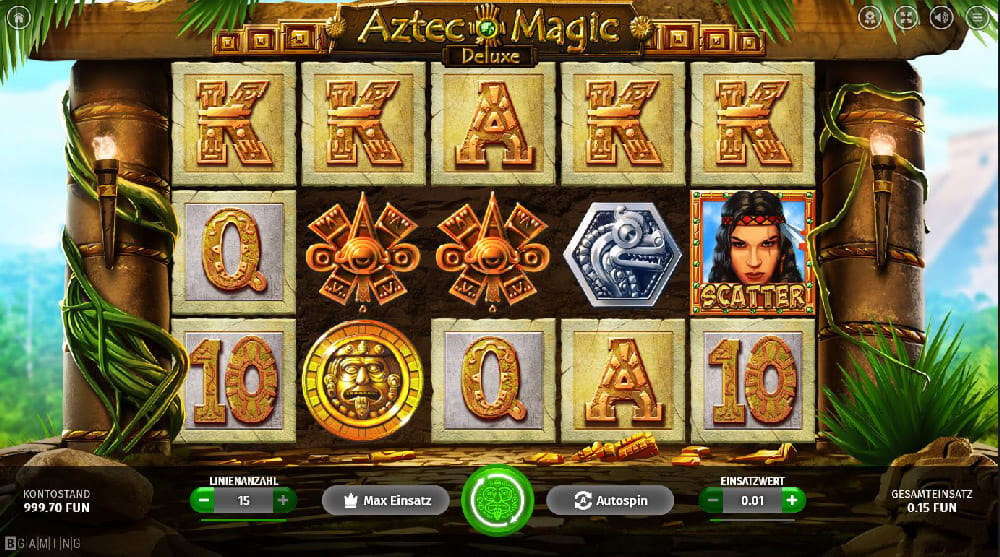Toggle fullscreen mode

click(906, 17)
